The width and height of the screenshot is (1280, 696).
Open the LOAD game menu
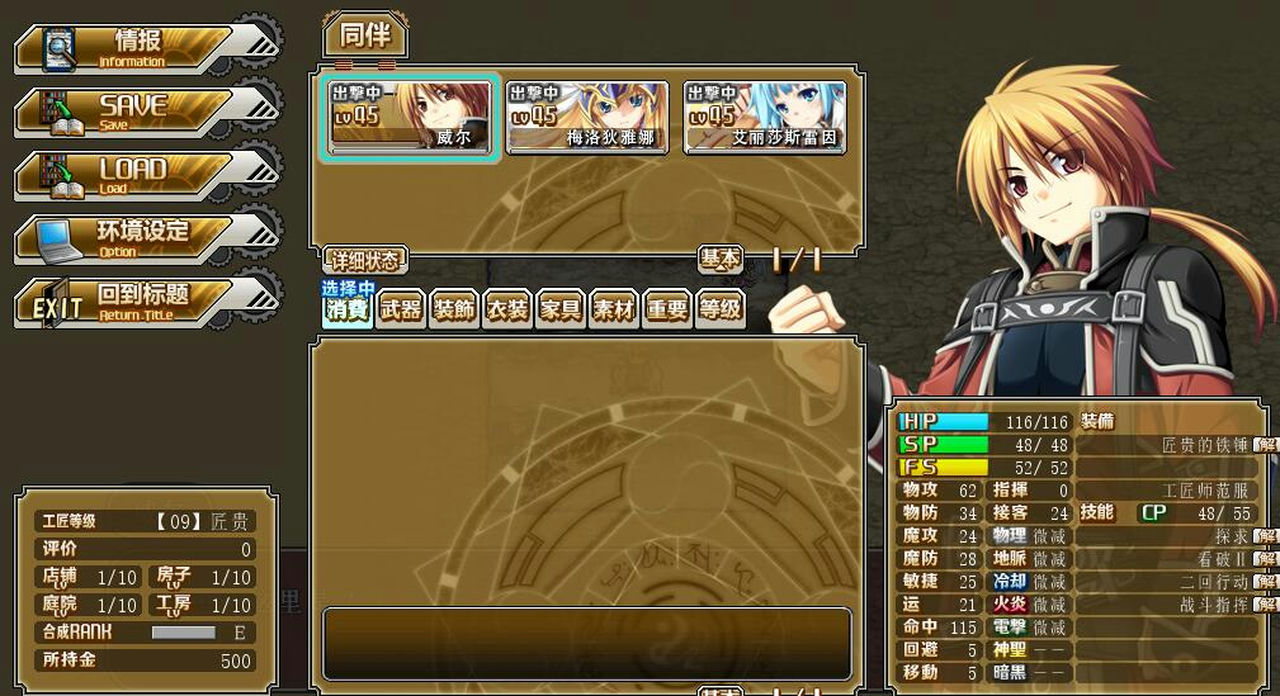point(140,175)
